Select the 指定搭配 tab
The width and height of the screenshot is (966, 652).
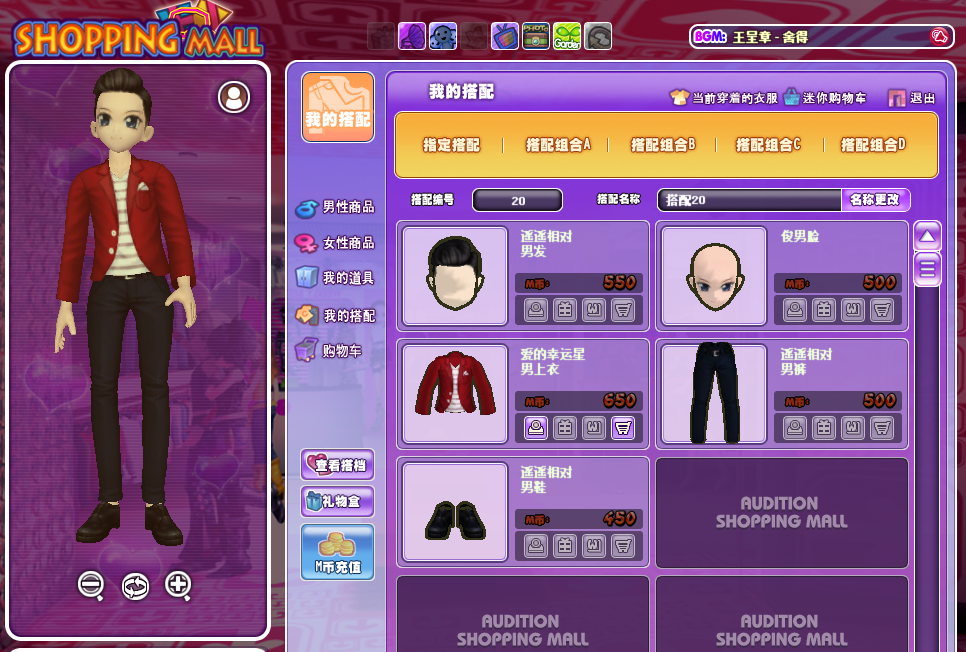tap(451, 145)
